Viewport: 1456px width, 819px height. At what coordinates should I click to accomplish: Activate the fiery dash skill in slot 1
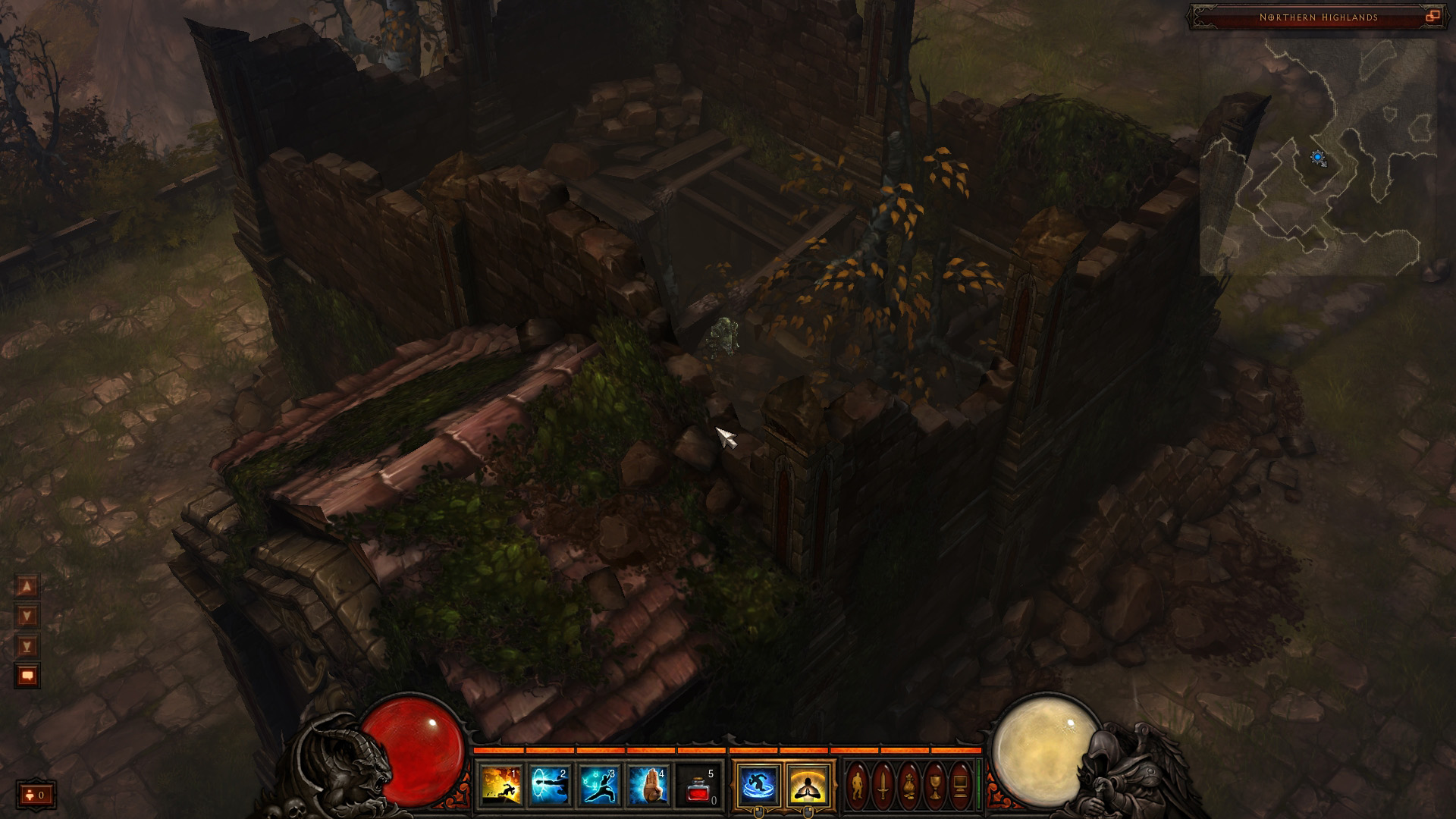coord(501,785)
